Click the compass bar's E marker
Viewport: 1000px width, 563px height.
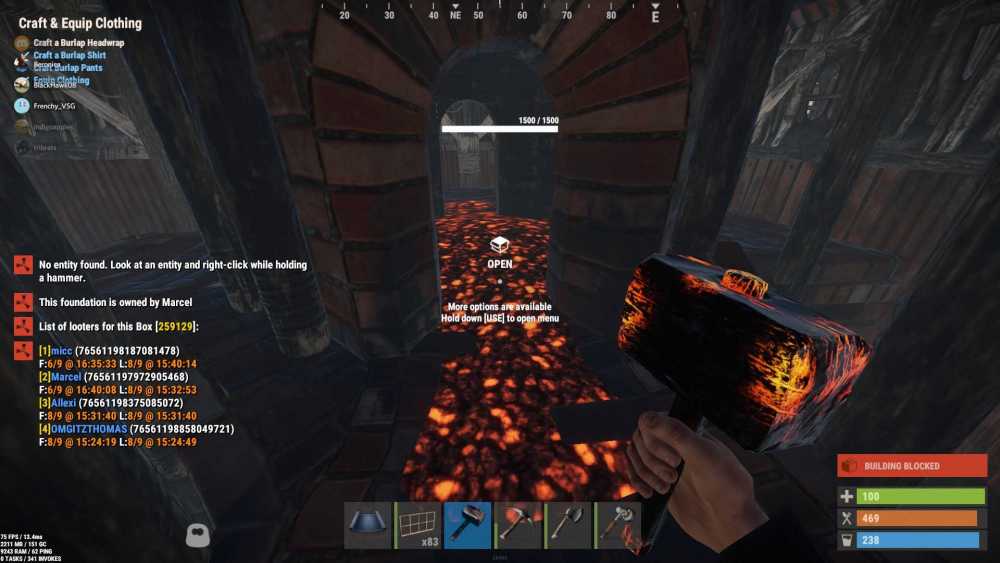click(x=656, y=17)
